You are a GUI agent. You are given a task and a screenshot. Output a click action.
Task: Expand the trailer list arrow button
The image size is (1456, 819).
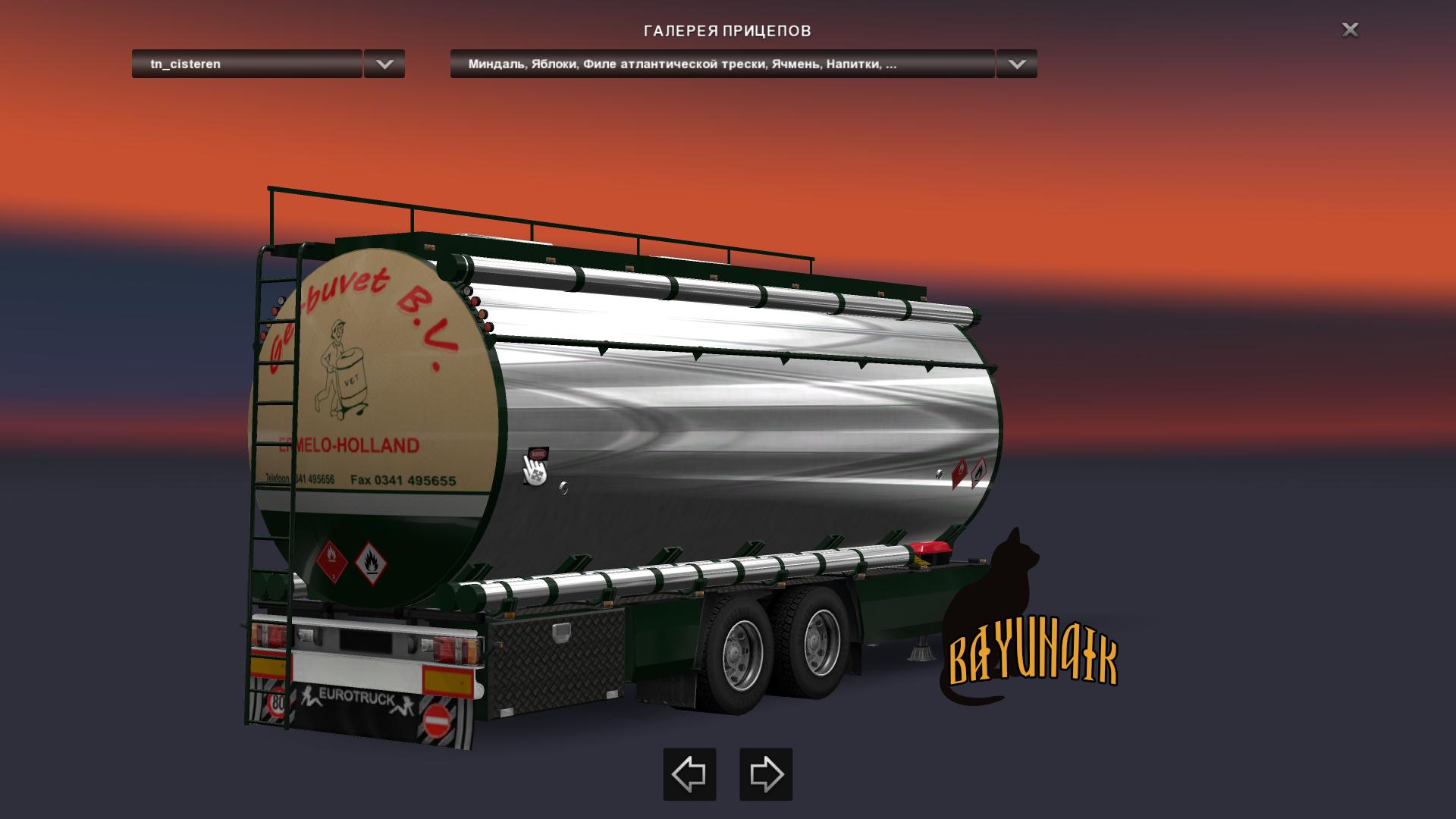pos(384,64)
